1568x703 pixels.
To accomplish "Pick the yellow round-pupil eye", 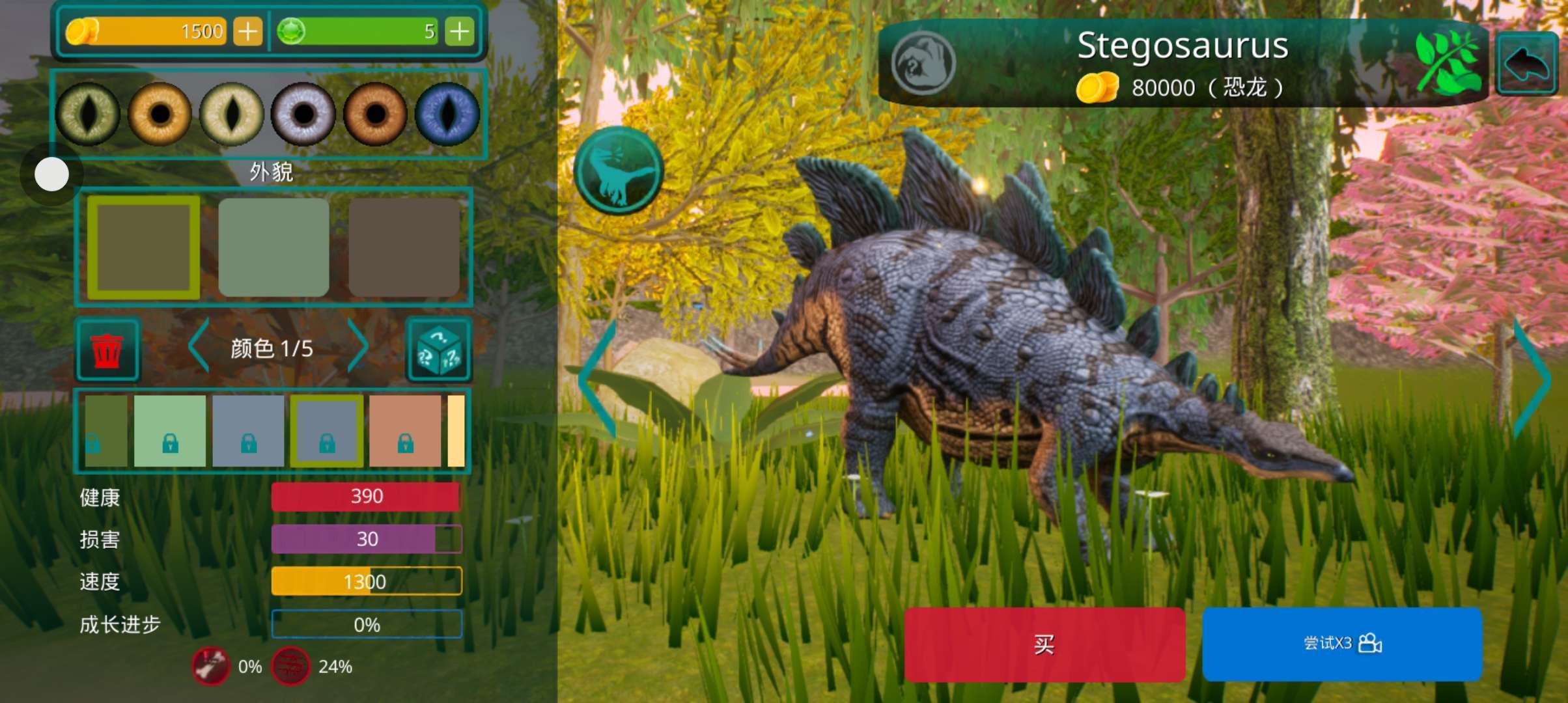I will [x=160, y=114].
